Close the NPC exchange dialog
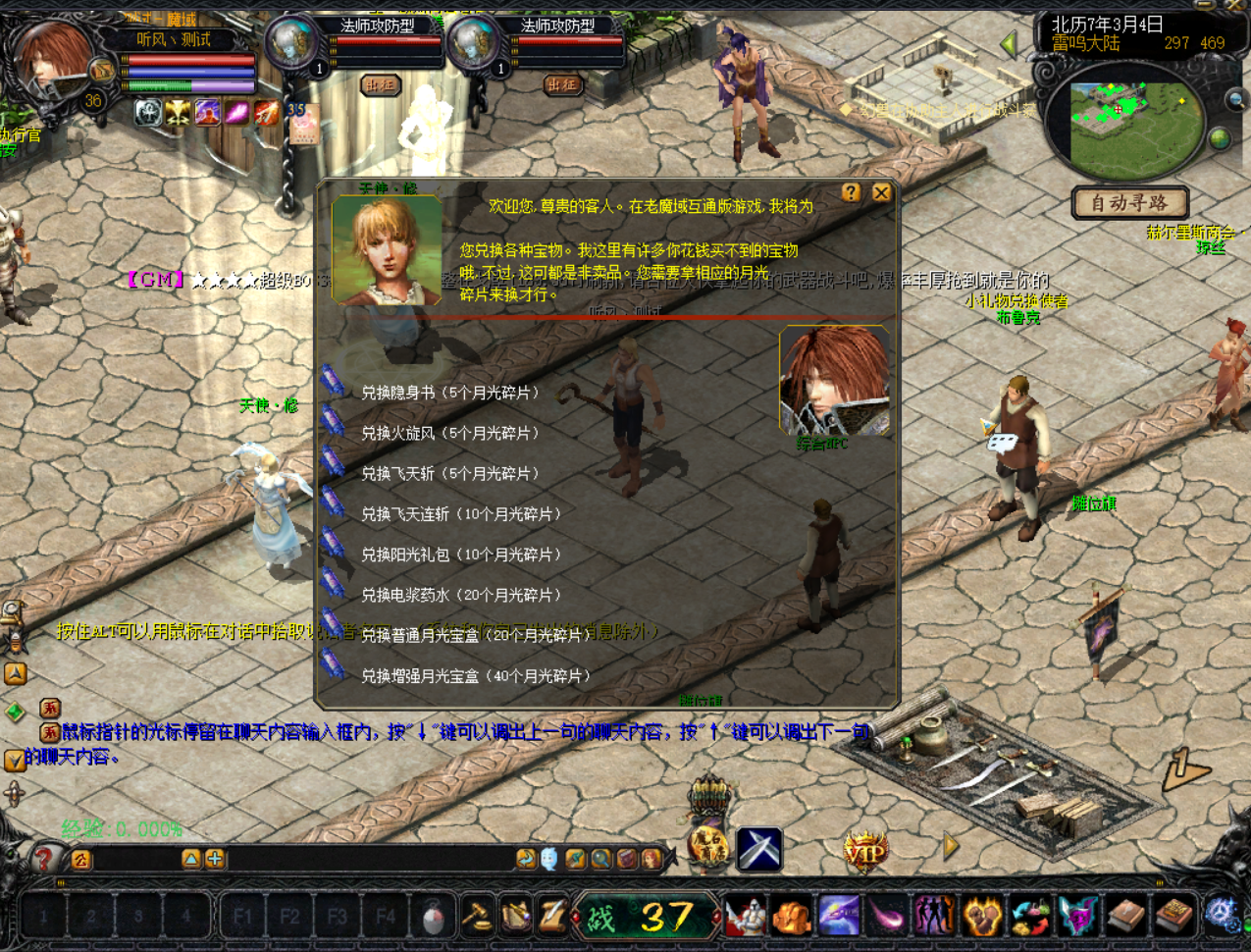The height and width of the screenshot is (952, 1251). [881, 193]
